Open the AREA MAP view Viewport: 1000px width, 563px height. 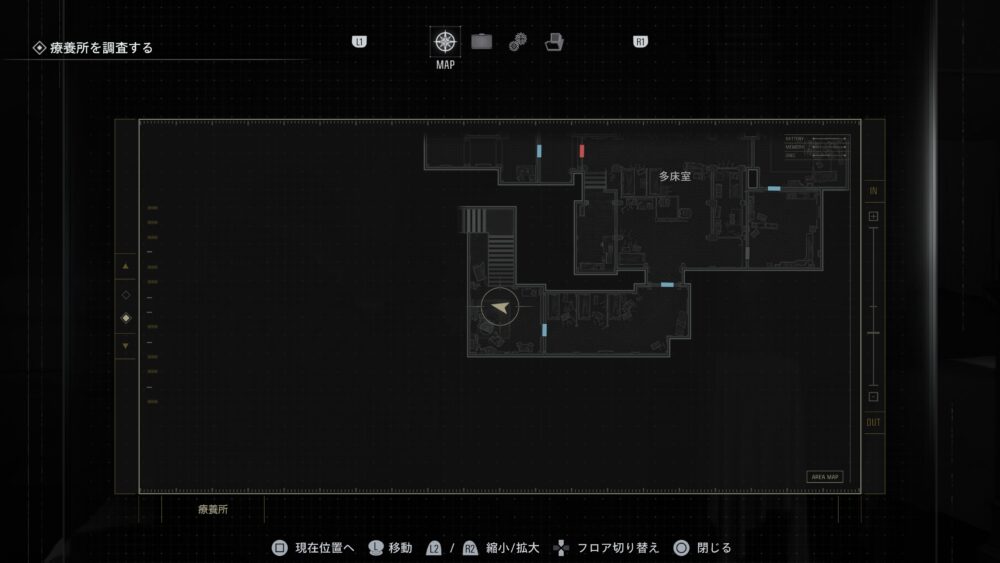(825, 477)
